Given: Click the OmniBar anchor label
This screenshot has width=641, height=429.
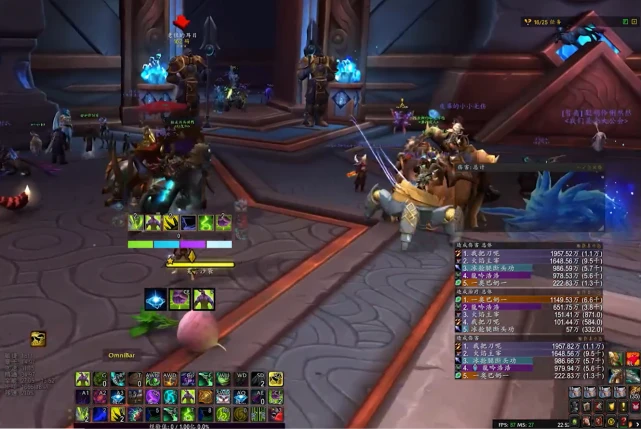Looking at the screenshot, I should (121, 353).
